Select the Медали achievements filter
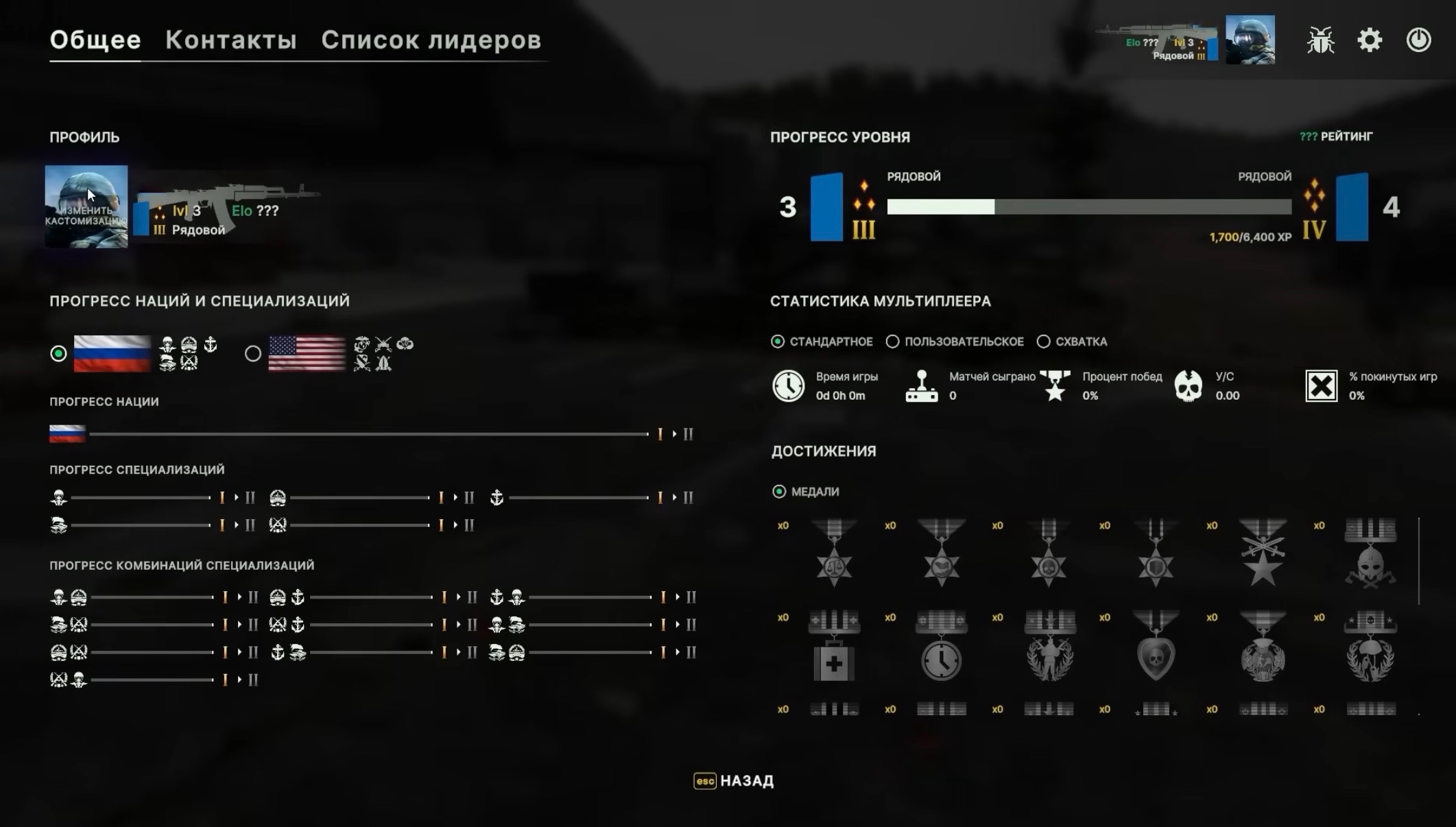The width and height of the screenshot is (1456, 827). click(779, 492)
